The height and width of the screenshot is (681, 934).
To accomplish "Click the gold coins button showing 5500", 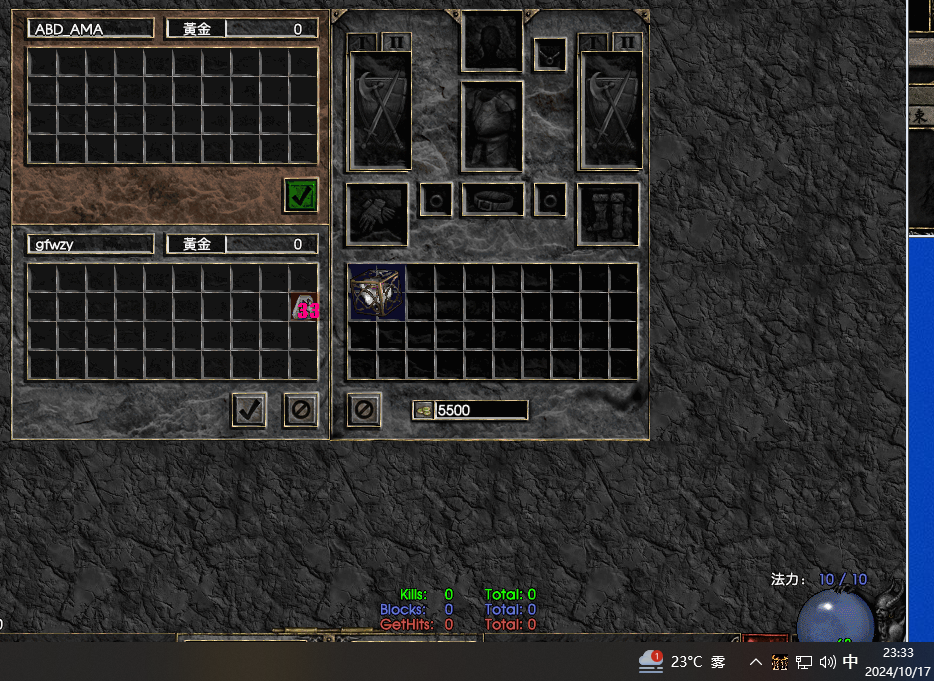I will 423,410.
